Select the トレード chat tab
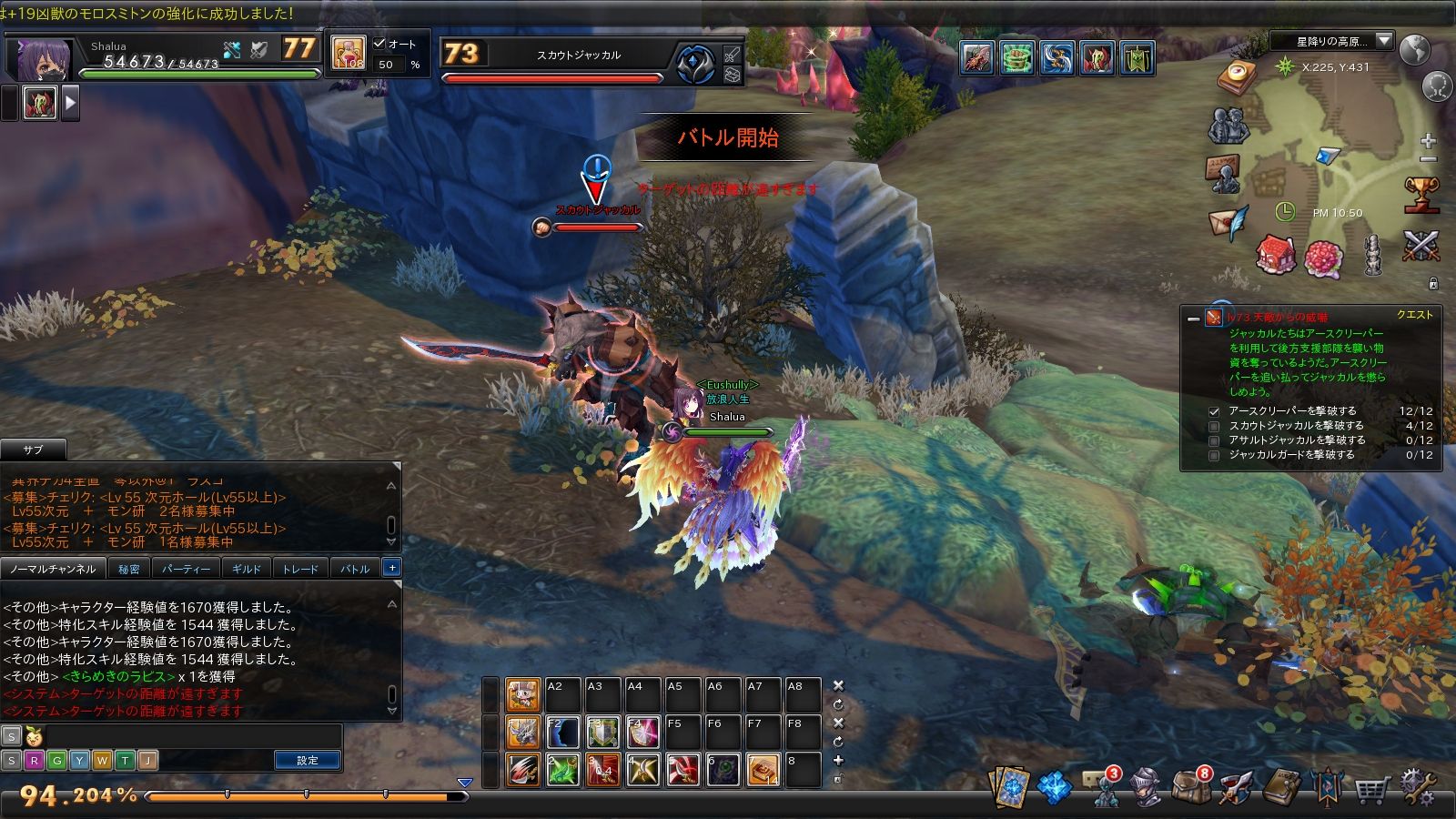This screenshot has height=819, width=1456. point(300,569)
